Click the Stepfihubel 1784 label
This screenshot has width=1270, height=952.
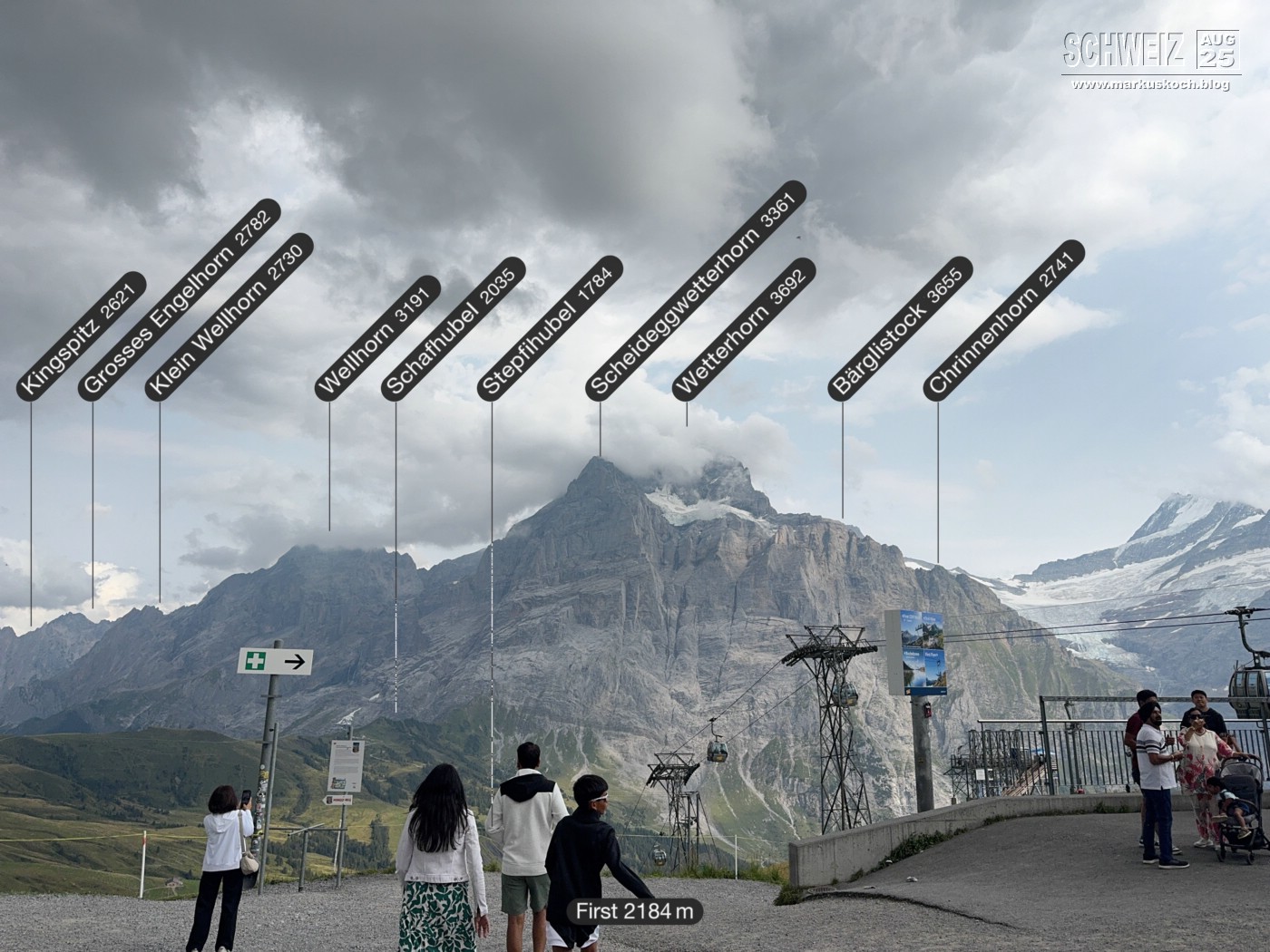pyautogui.click(x=550, y=328)
